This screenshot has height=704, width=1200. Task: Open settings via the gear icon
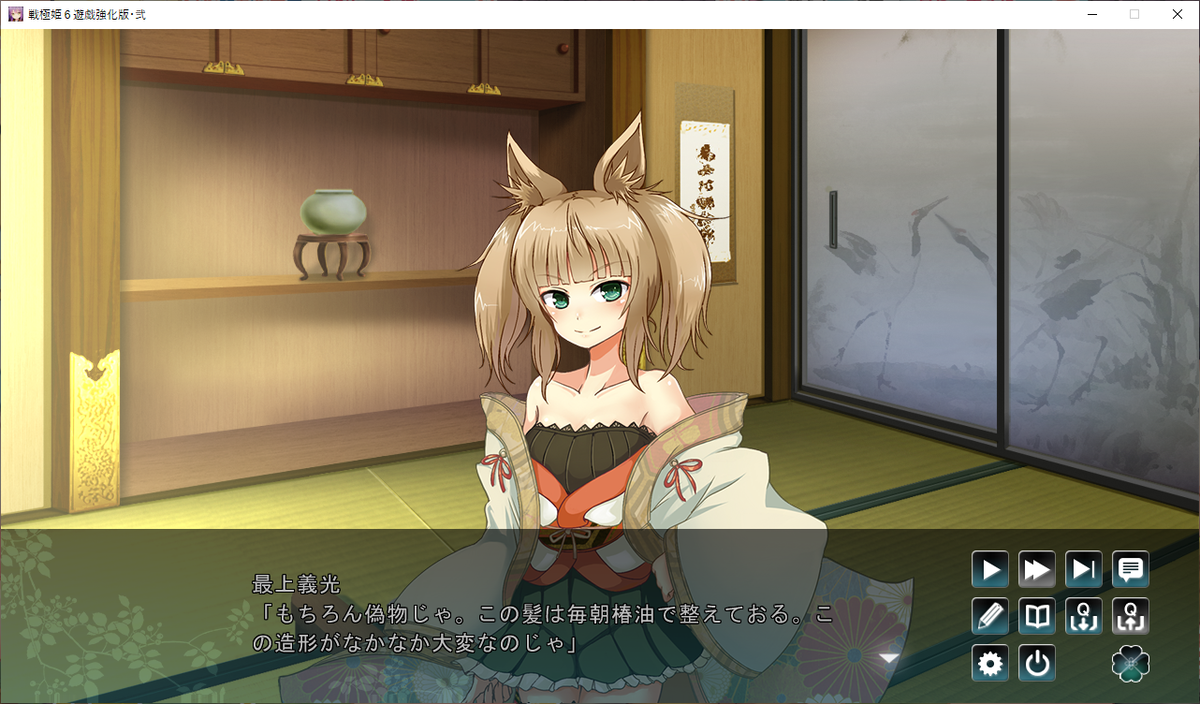[x=990, y=663]
